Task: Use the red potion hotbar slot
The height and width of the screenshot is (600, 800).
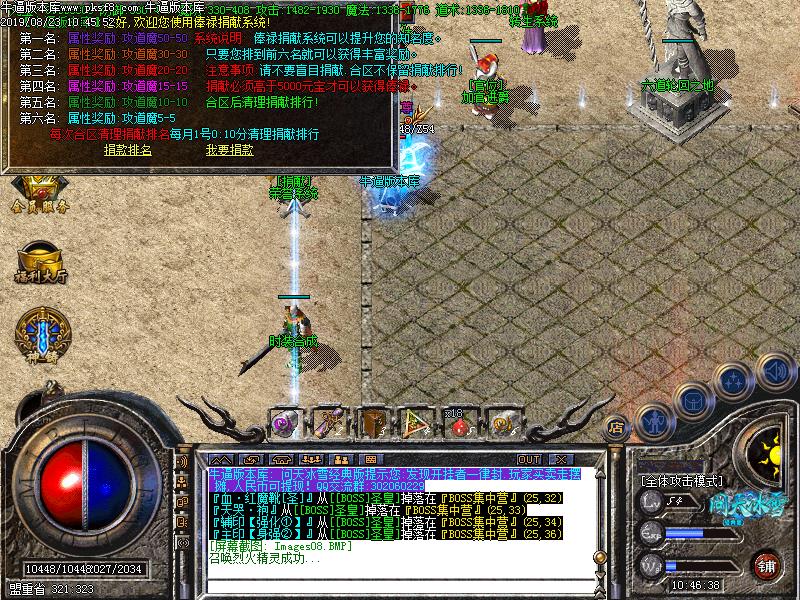Action: click(460, 423)
